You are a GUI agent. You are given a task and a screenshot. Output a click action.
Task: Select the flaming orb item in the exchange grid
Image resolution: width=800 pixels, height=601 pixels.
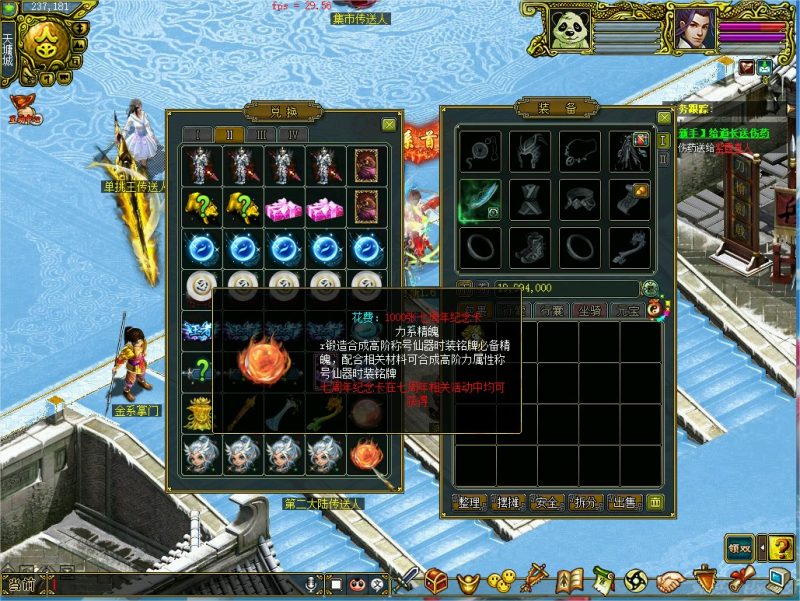(x=366, y=454)
